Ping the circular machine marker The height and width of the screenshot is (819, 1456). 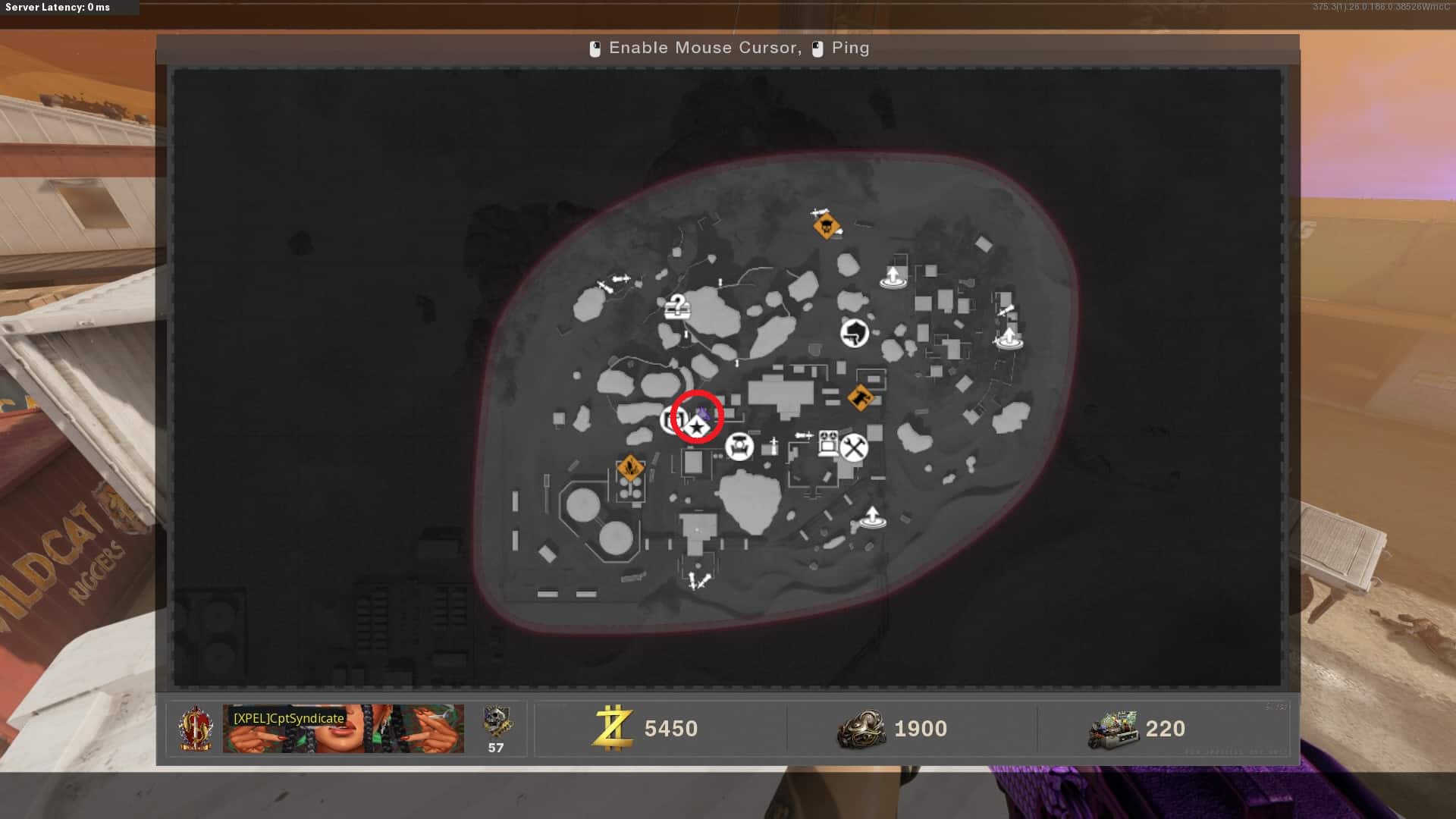coord(739,447)
